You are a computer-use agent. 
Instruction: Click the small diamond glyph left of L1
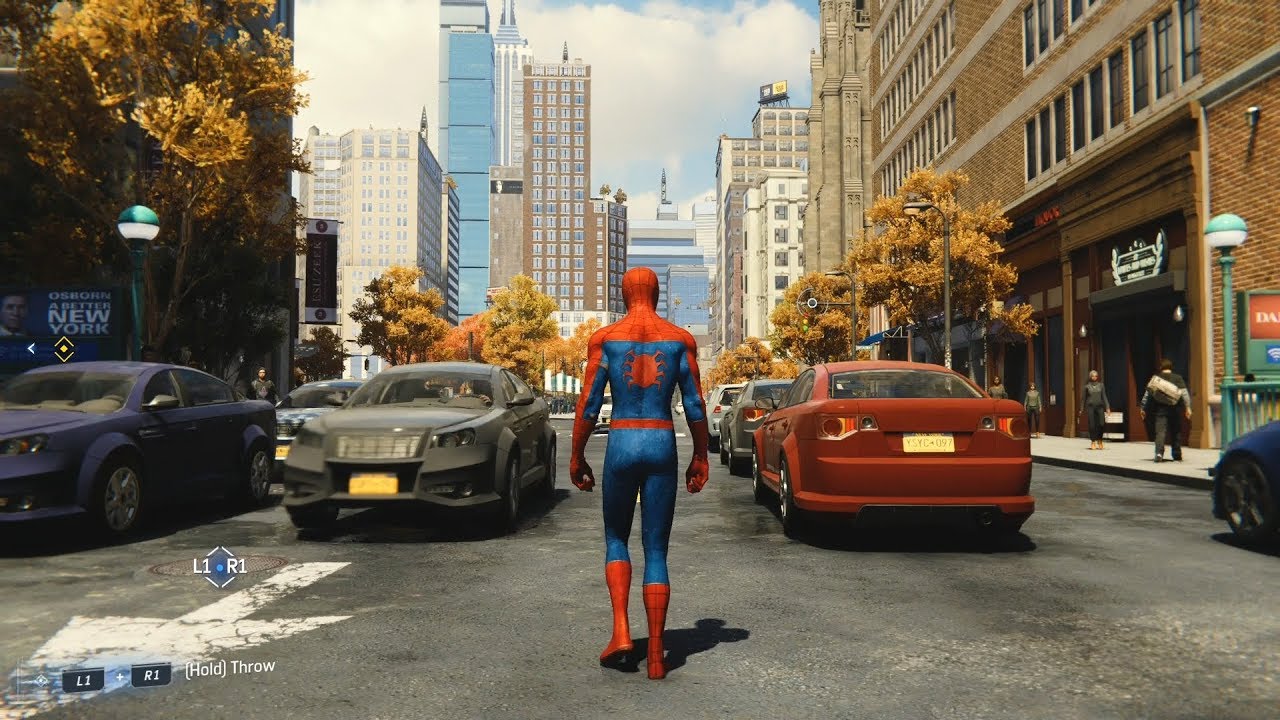pyautogui.click(x=41, y=678)
